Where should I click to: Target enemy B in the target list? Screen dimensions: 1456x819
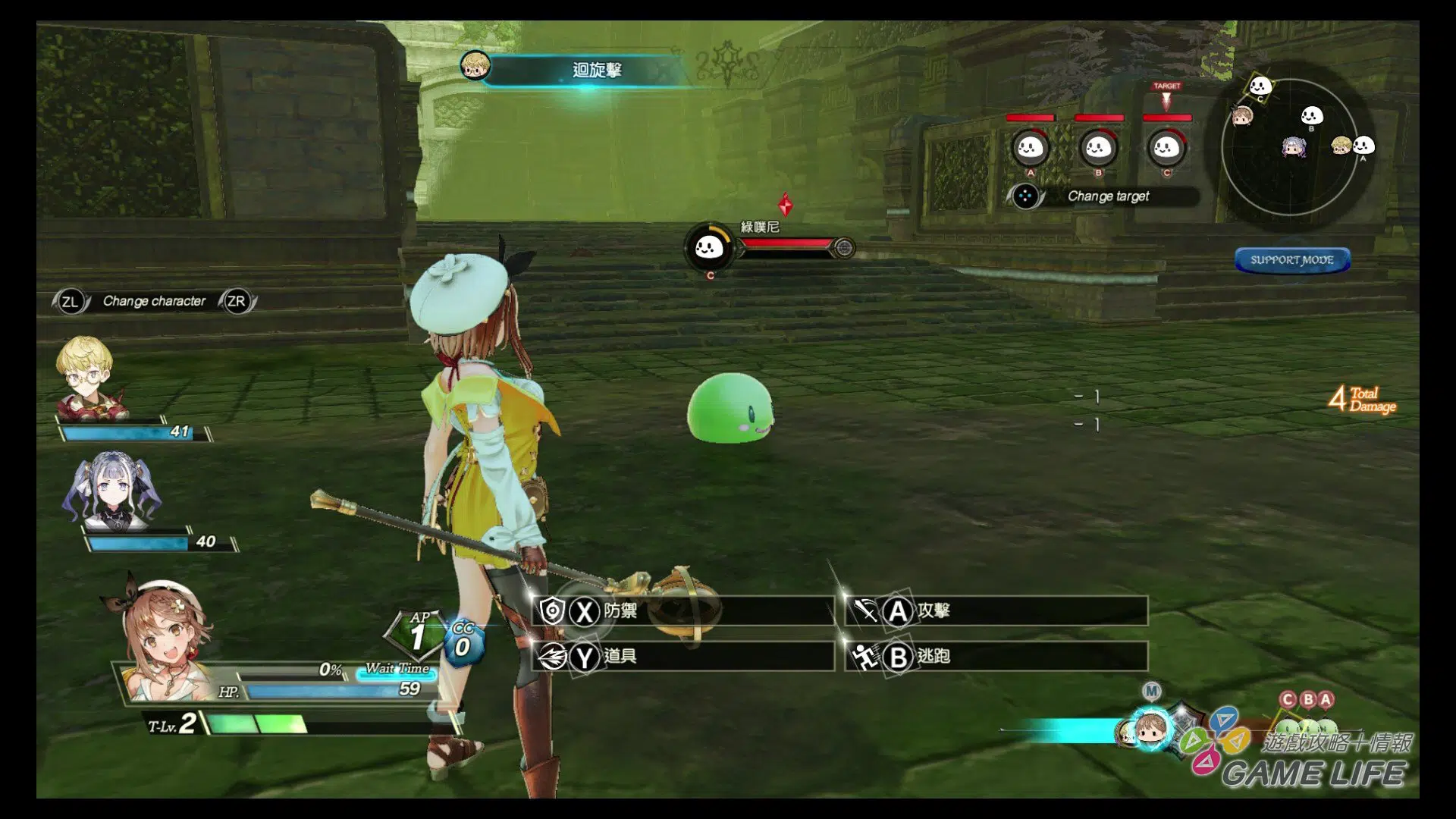(x=1098, y=148)
